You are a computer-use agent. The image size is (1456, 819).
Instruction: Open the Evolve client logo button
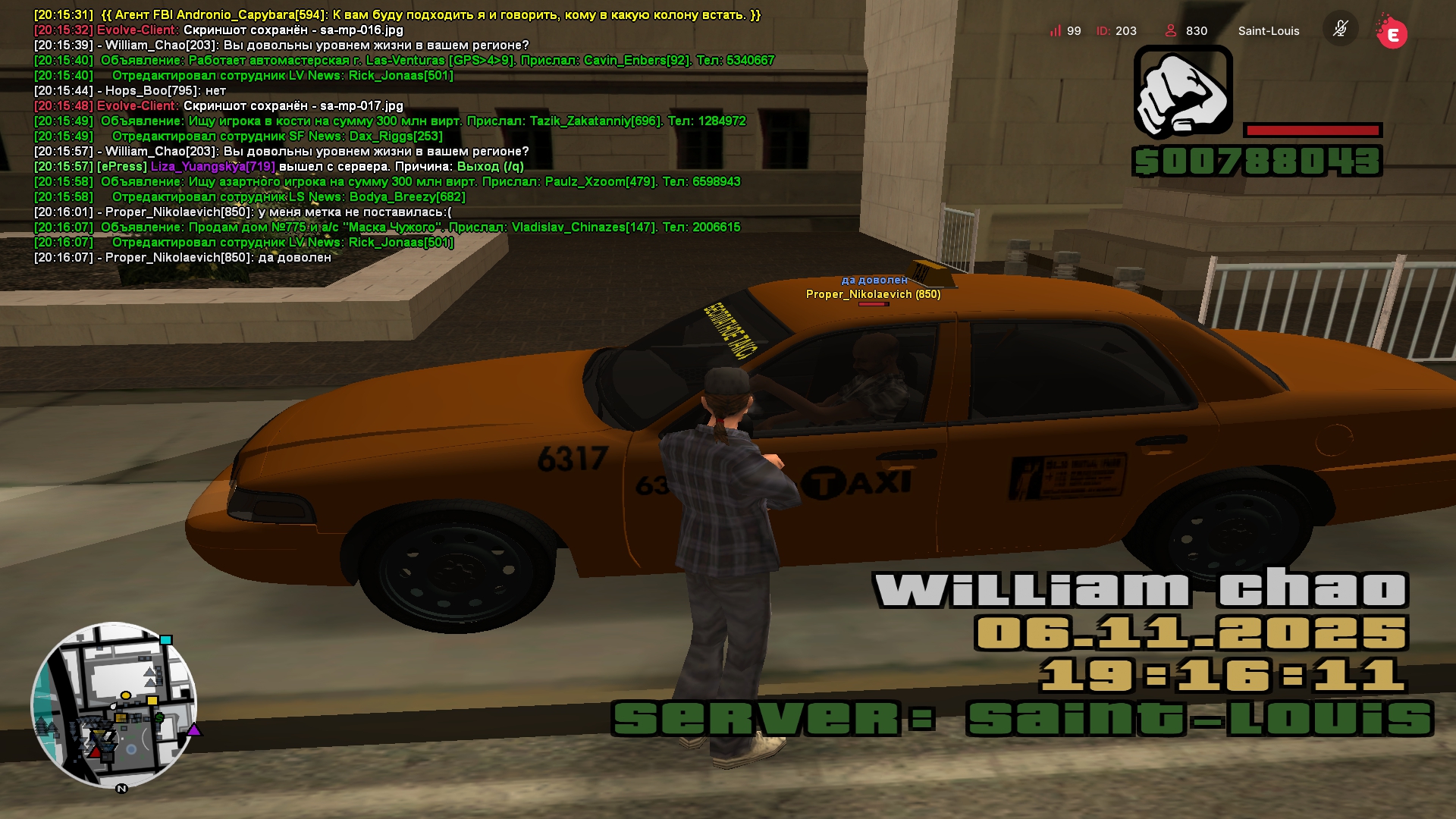point(1392,33)
